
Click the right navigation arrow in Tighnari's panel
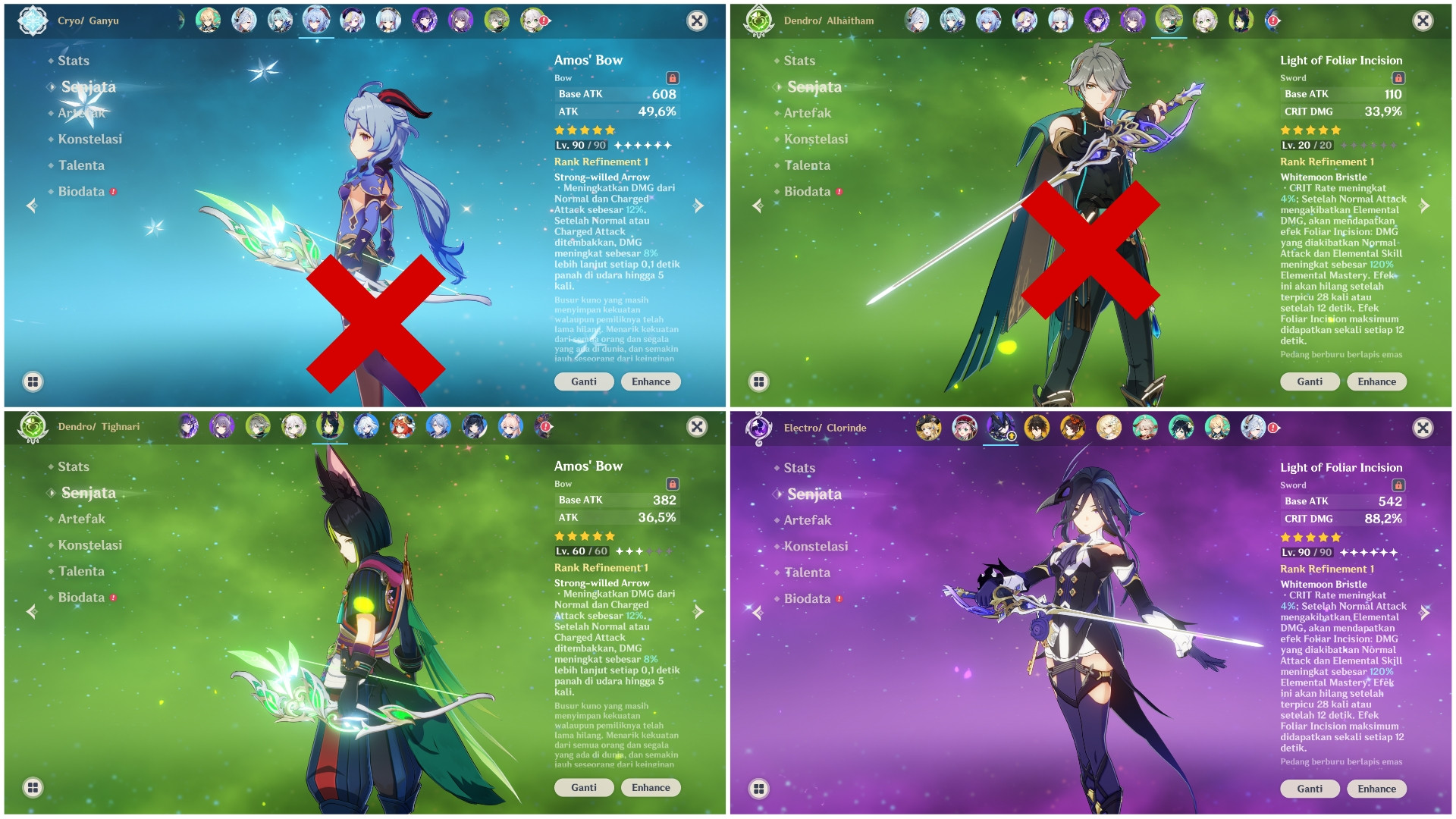coord(697,611)
